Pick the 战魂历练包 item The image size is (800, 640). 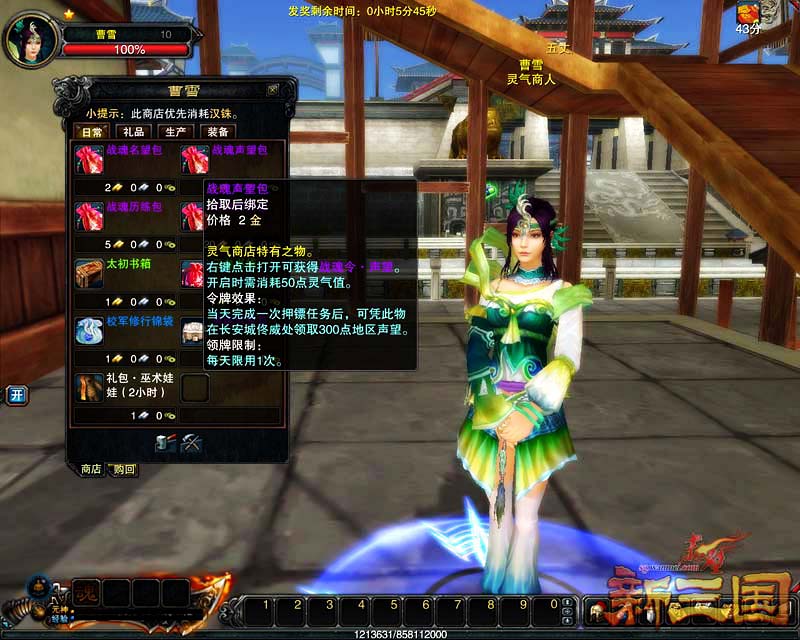tap(89, 216)
